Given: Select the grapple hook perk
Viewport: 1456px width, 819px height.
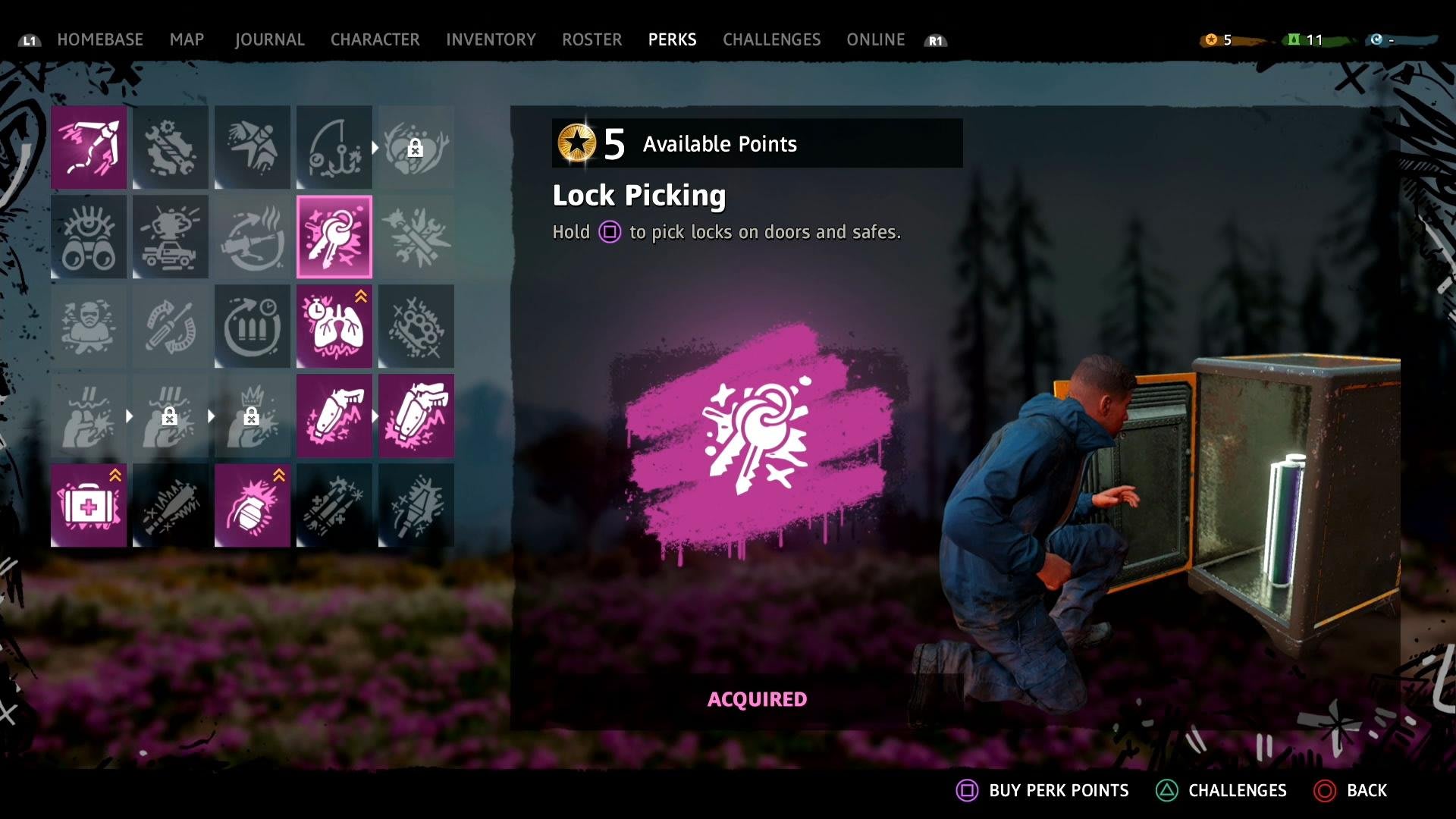Looking at the screenshot, I should 89,147.
